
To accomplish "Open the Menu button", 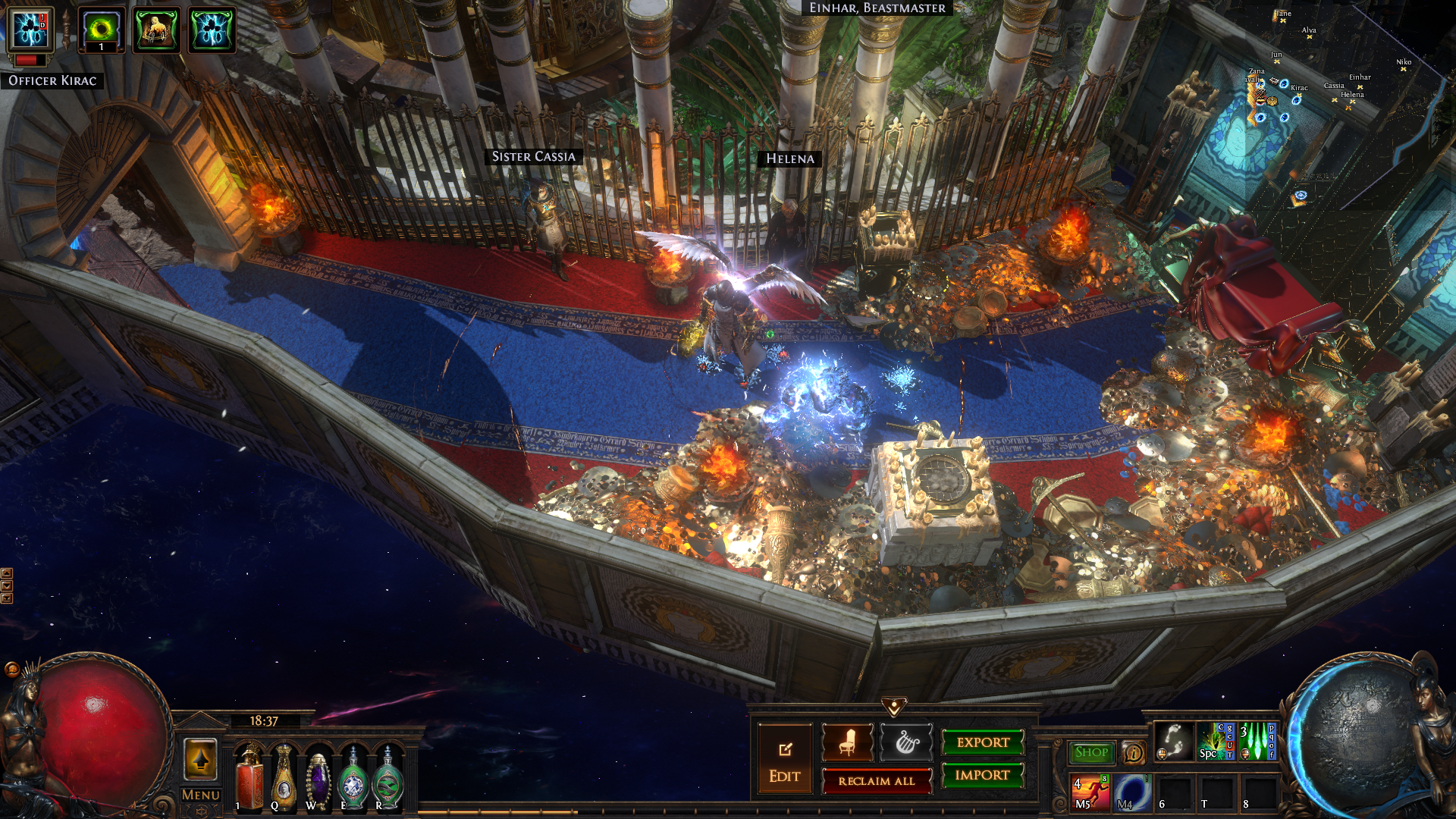I will (201, 795).
